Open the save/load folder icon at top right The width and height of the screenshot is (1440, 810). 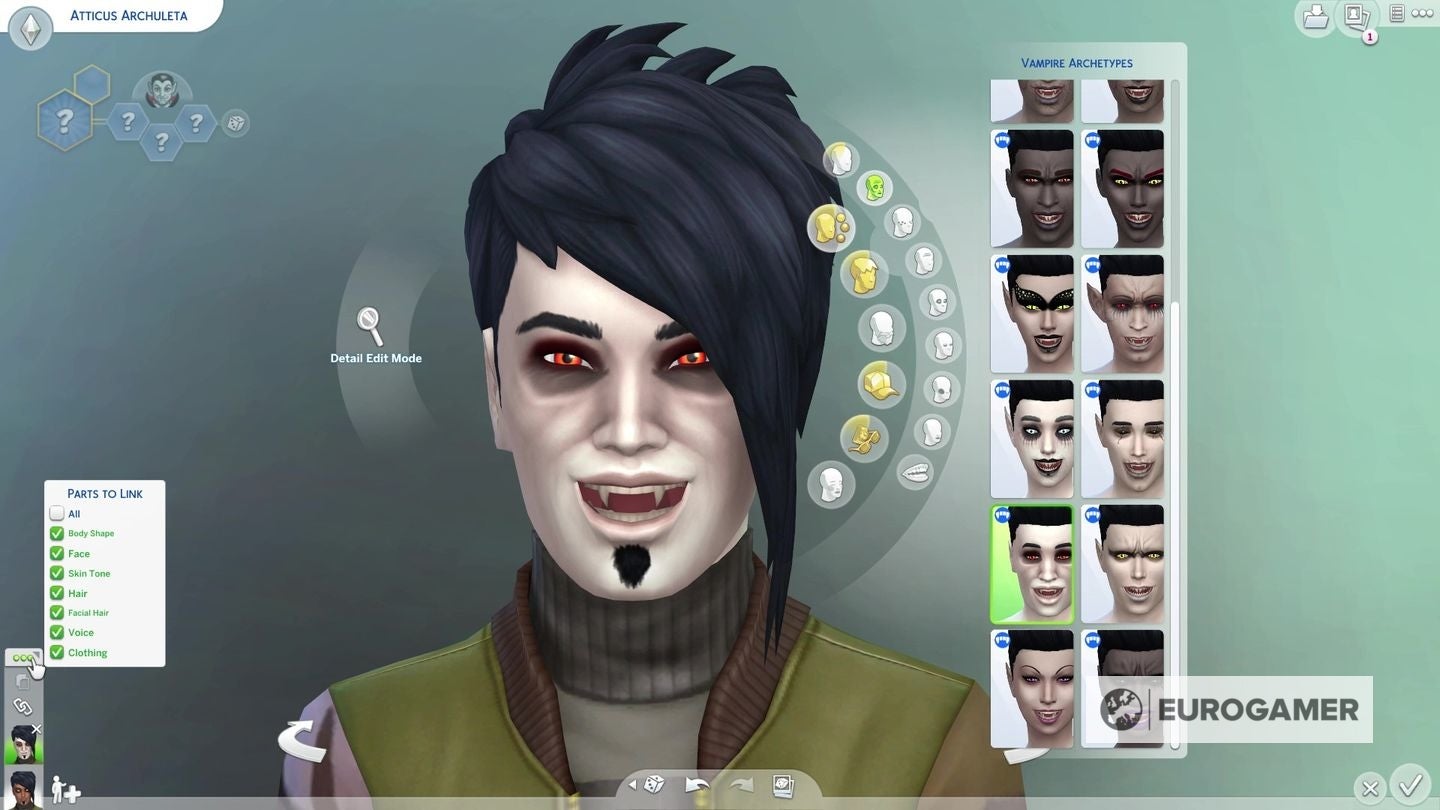(x=1314, y=17)
